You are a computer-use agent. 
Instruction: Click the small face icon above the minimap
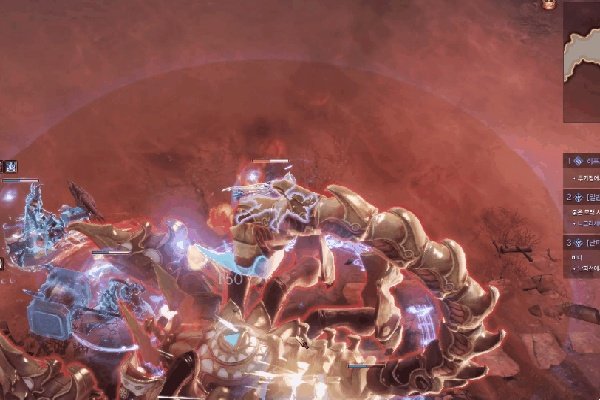pos(548,4)
